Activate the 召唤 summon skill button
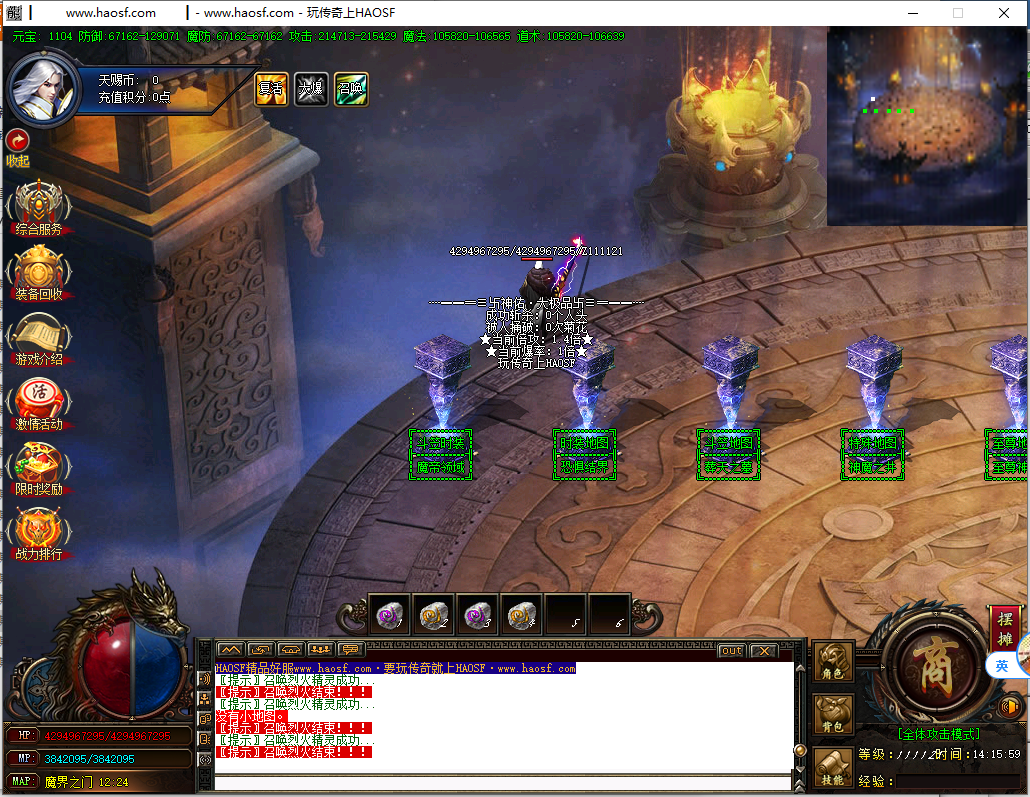This screenshot has width=1030, height=797. pos(351,89)
